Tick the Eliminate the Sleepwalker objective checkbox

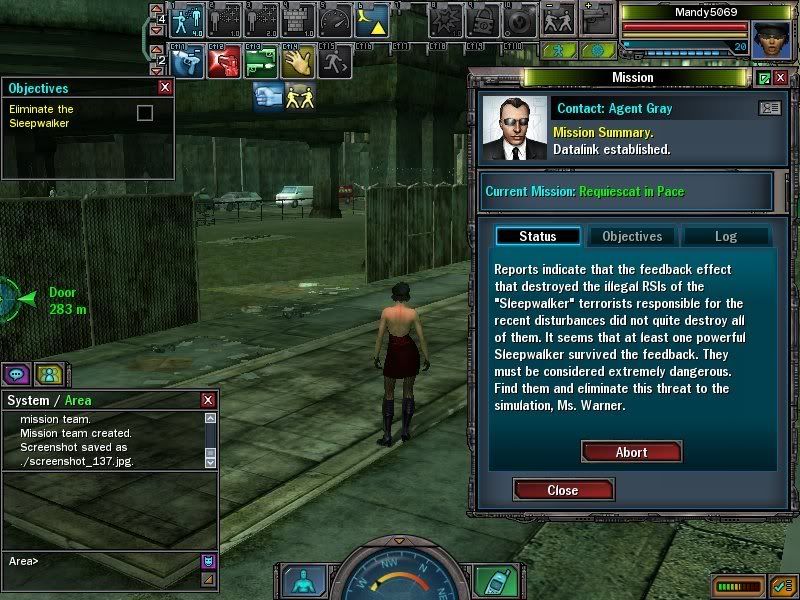[145, 113]
